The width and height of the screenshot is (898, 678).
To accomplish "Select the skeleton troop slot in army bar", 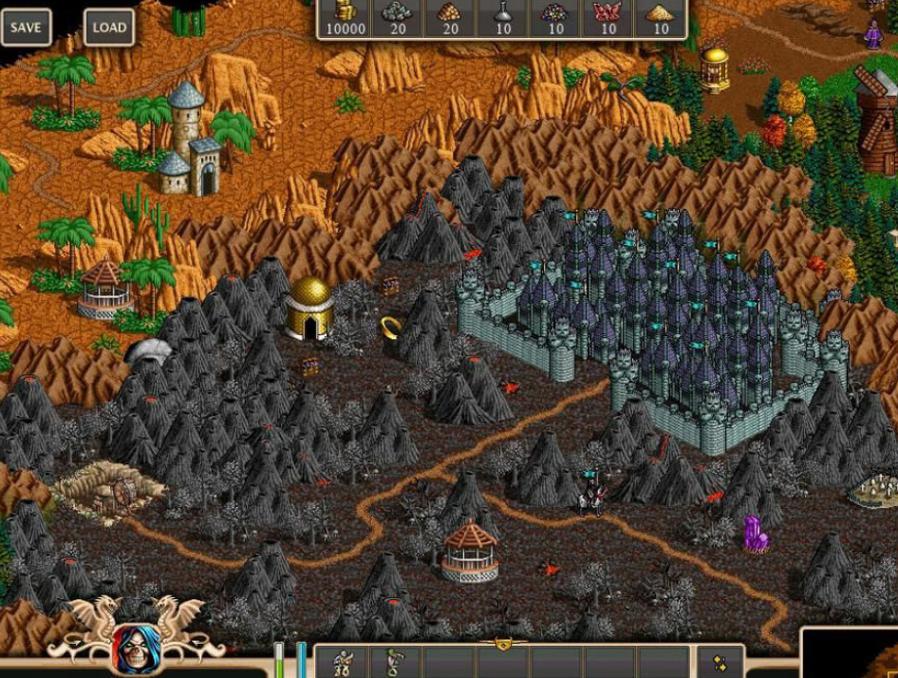I will (342, 662).
